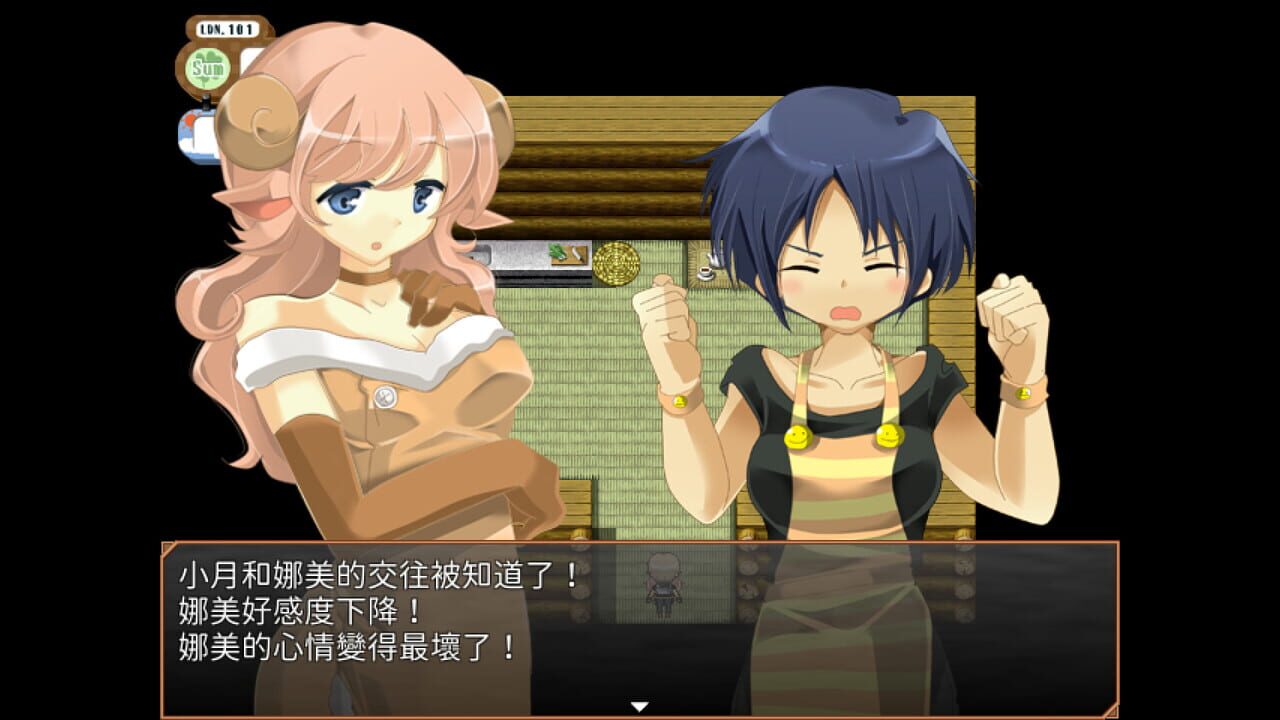Select the LDN.101 day counter plaque

pyautogui.click(x=226, y=29)
